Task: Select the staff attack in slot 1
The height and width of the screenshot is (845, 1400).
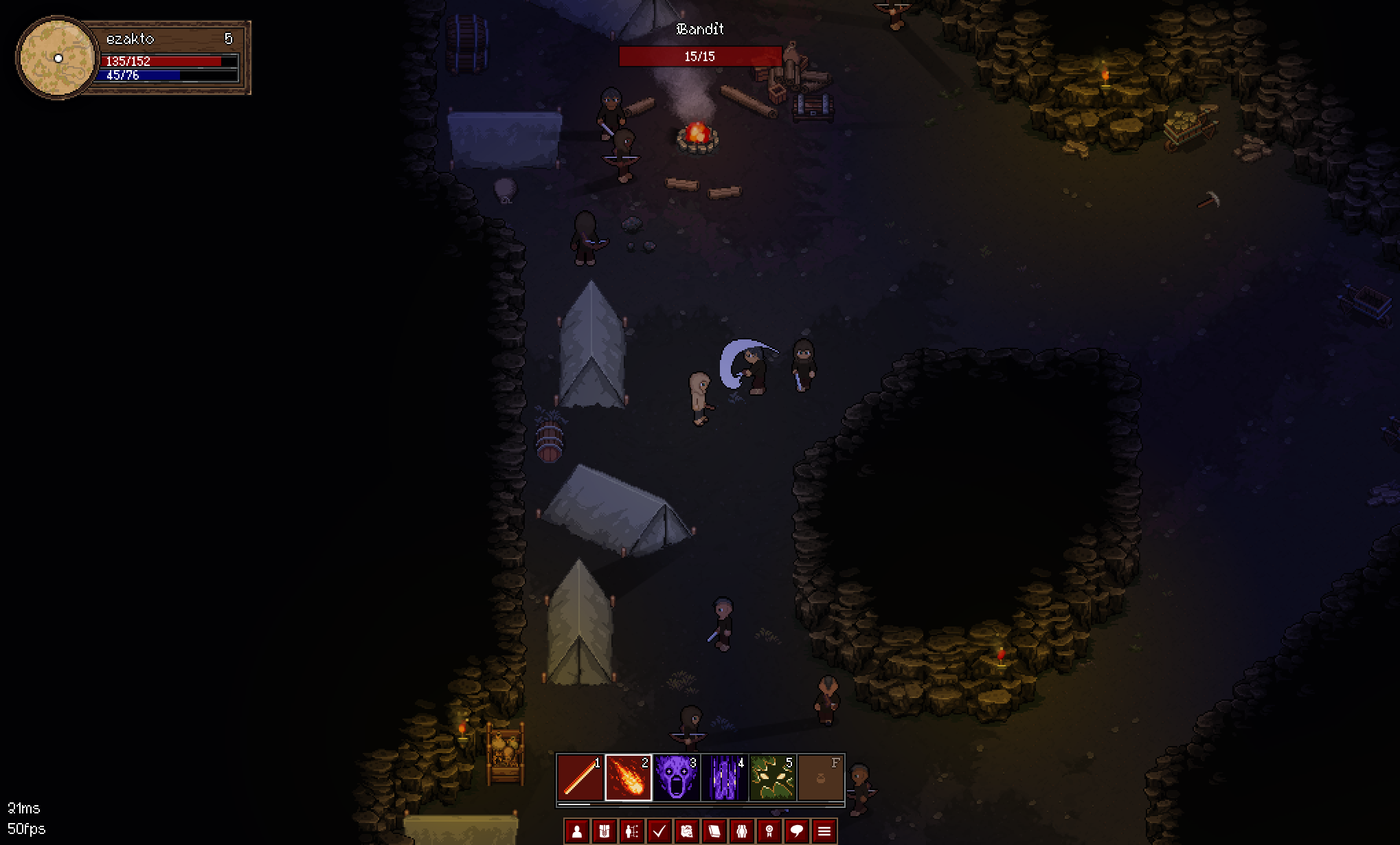Action: tap(580, 778)
